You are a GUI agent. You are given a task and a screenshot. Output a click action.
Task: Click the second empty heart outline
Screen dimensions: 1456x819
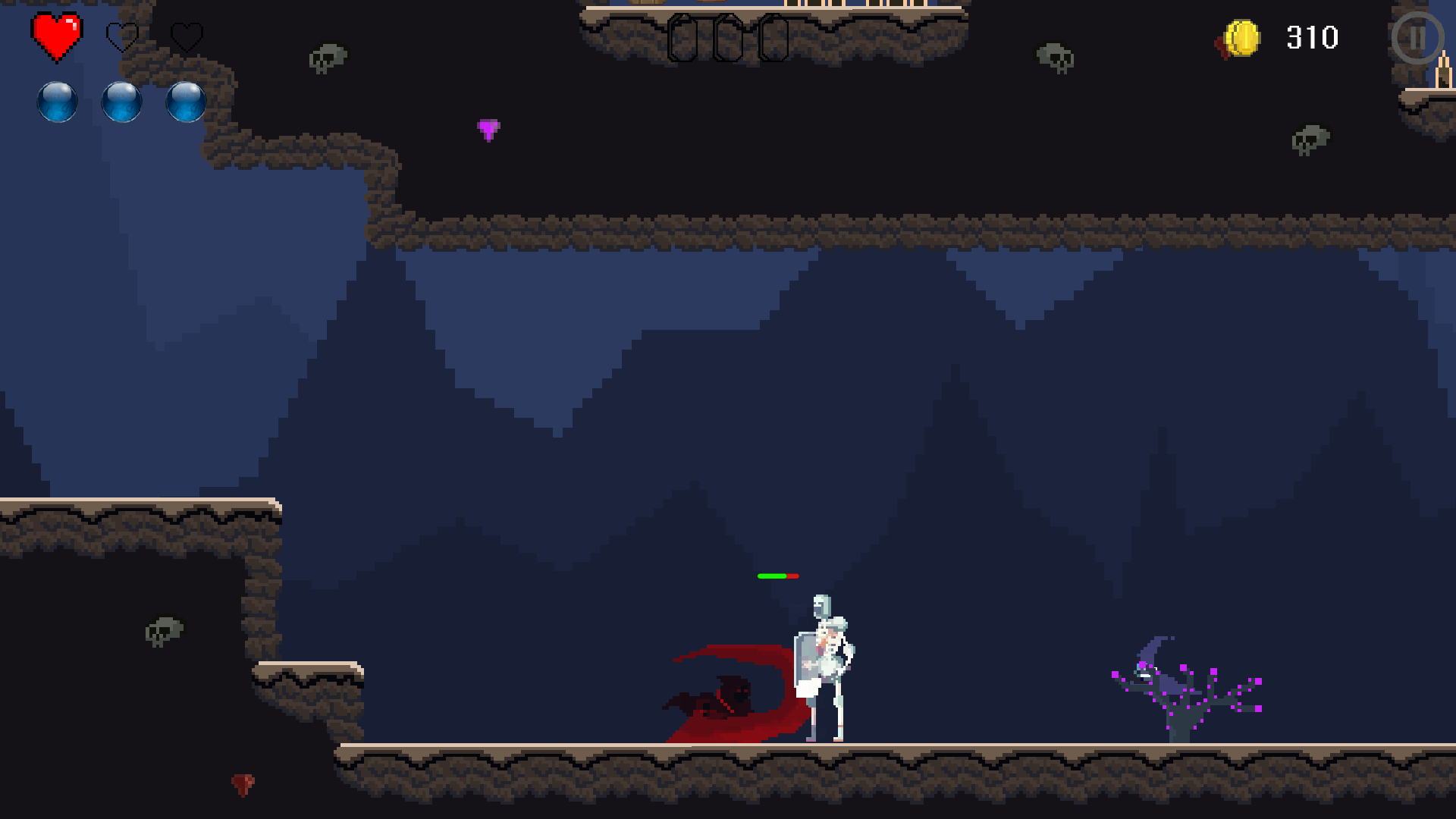(124, 37)
